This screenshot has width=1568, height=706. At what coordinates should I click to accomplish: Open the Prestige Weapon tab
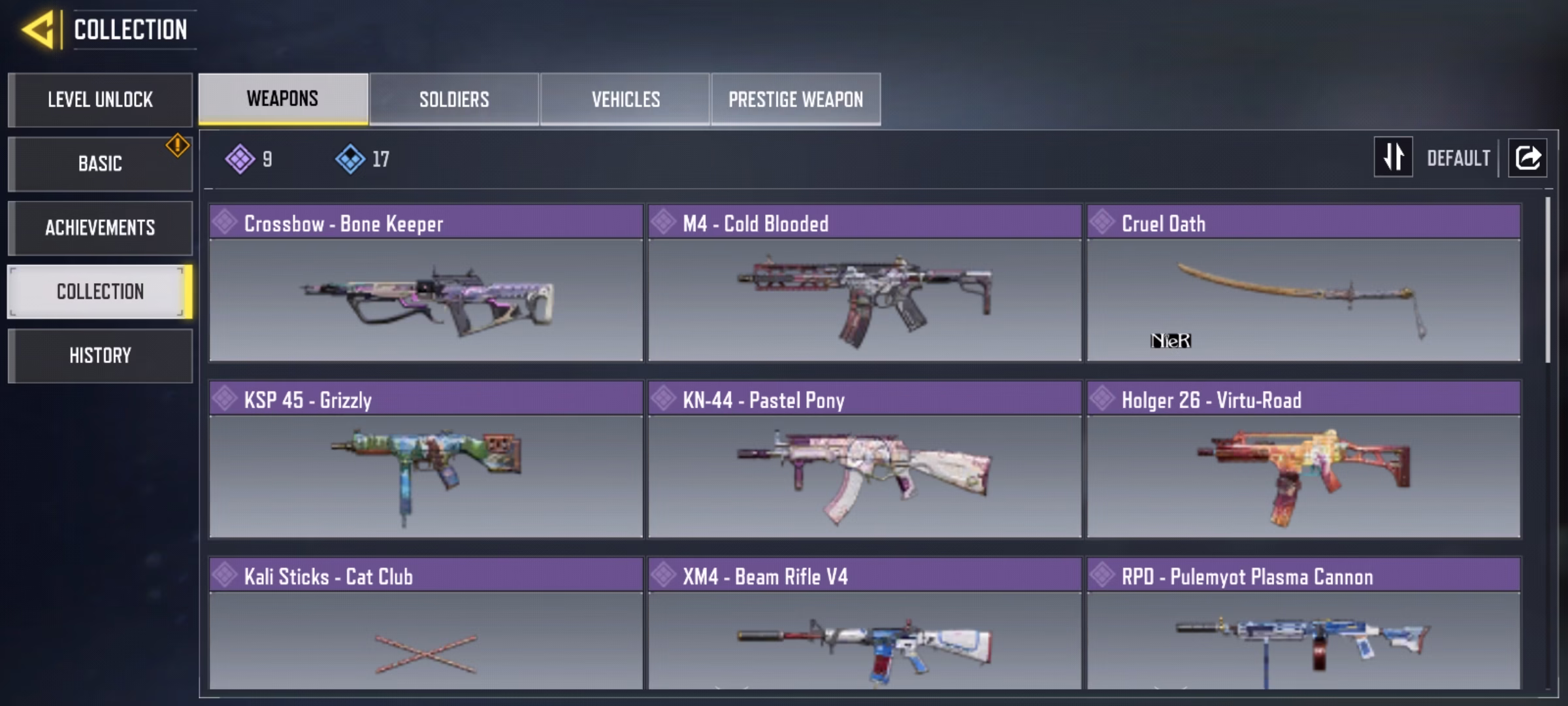tap(796, 99)
